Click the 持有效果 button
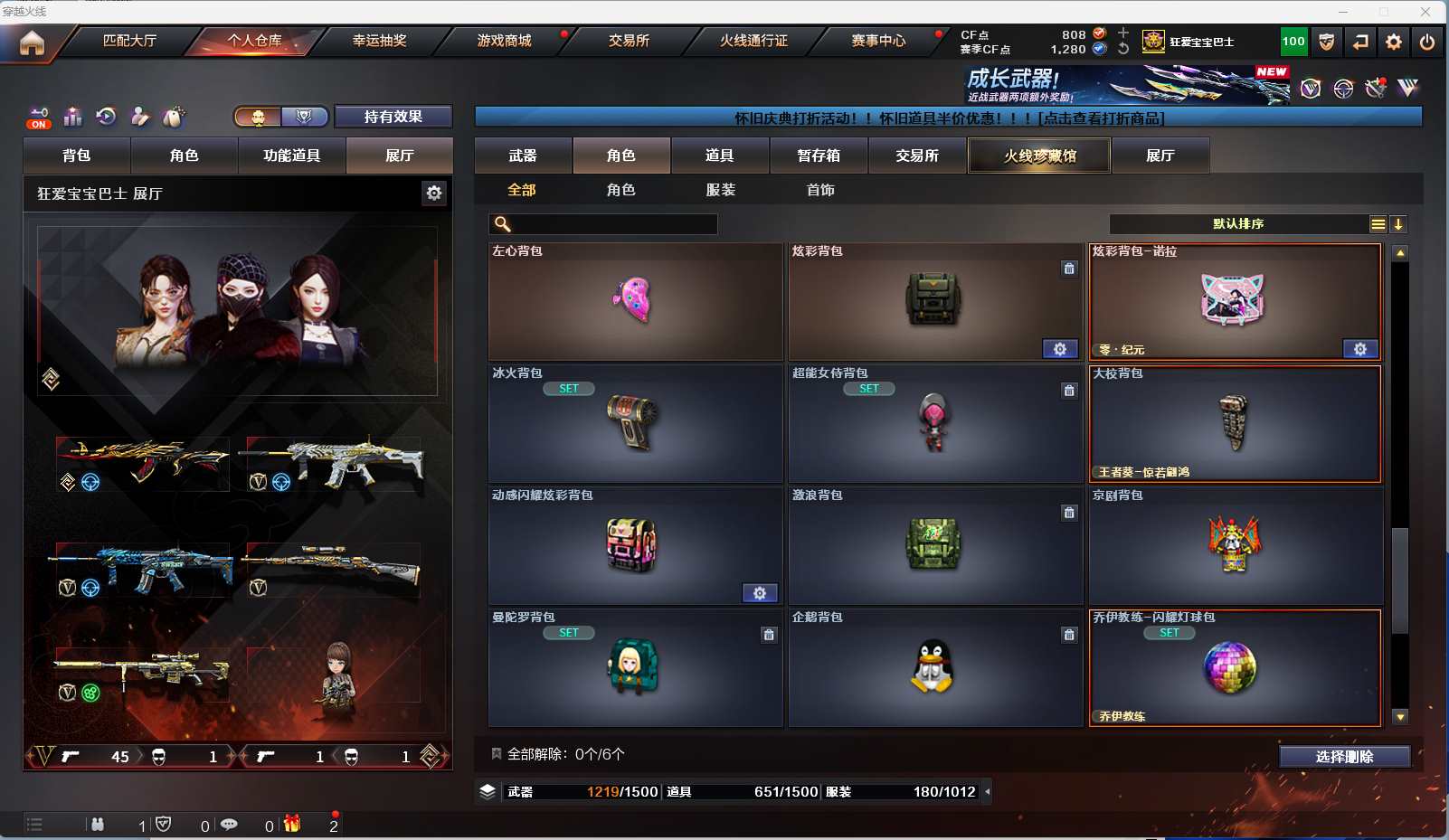The image size is (1449, 840). click(x=393, y=117)
